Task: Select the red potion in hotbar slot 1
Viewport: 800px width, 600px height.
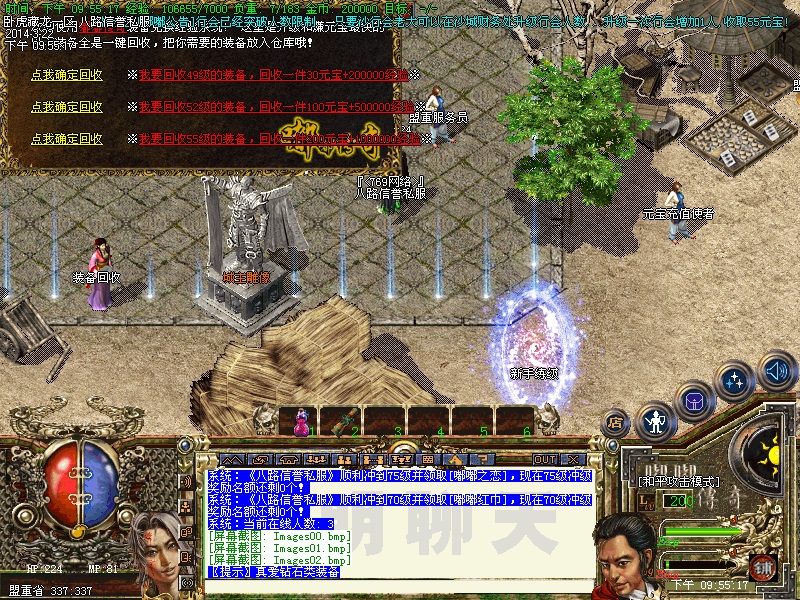Action: pos(298,423)
